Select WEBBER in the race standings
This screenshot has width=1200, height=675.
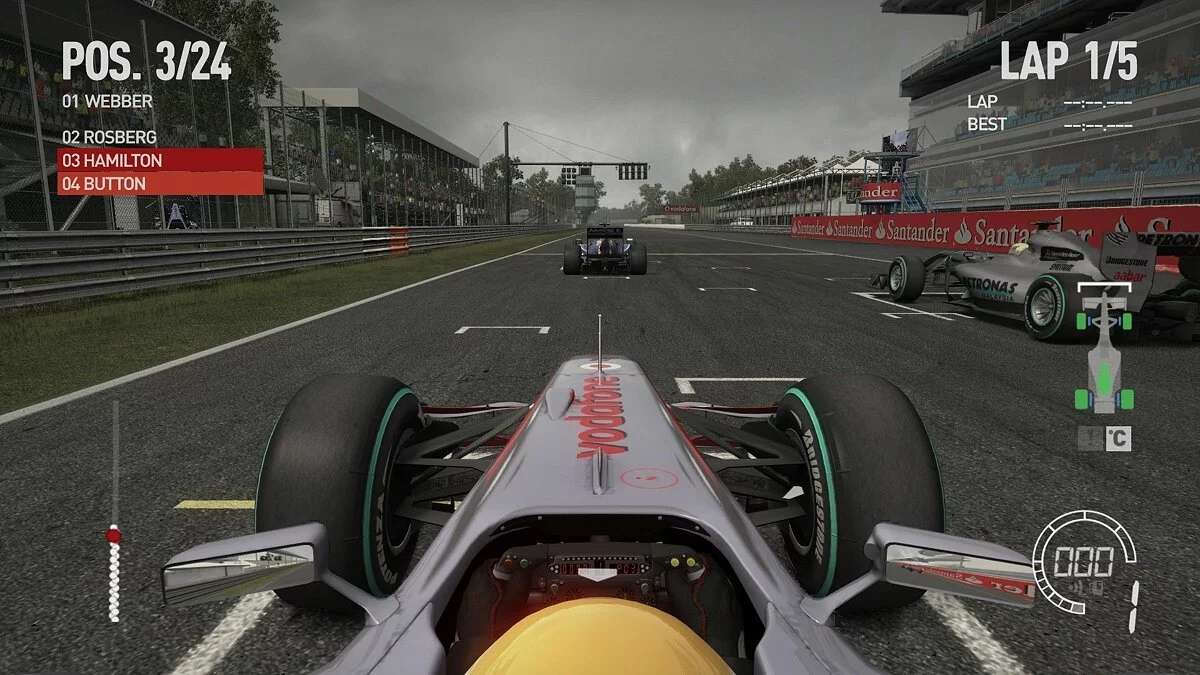point(107,101)
